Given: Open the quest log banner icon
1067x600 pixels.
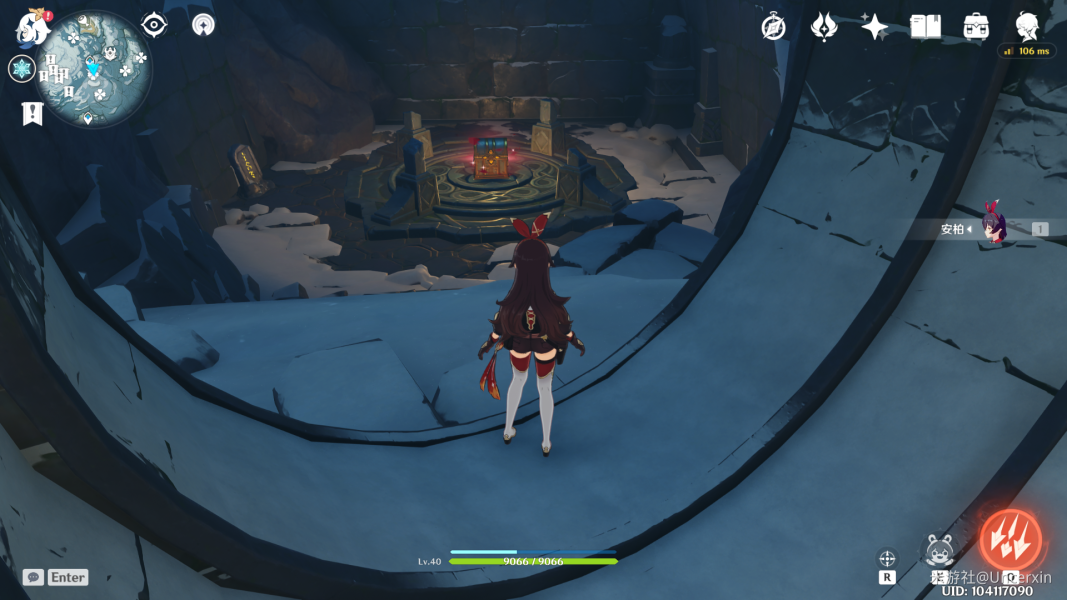Looking at the screenshot, I should click(31, 113).
